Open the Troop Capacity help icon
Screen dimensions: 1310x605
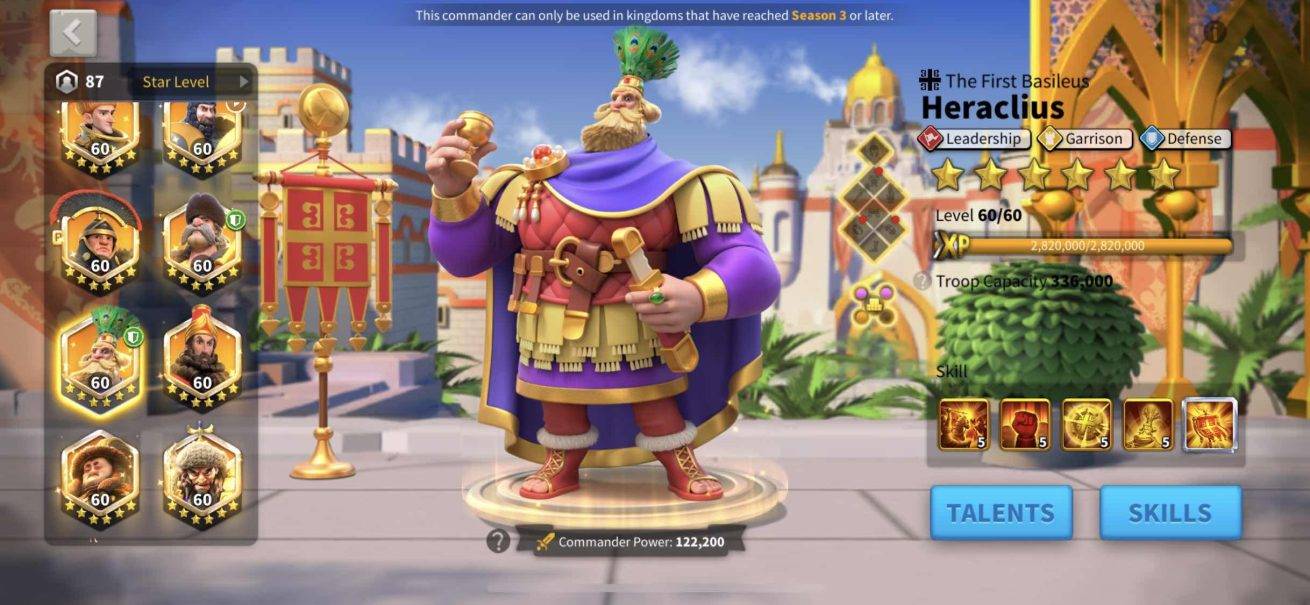[x=922, y=282]
